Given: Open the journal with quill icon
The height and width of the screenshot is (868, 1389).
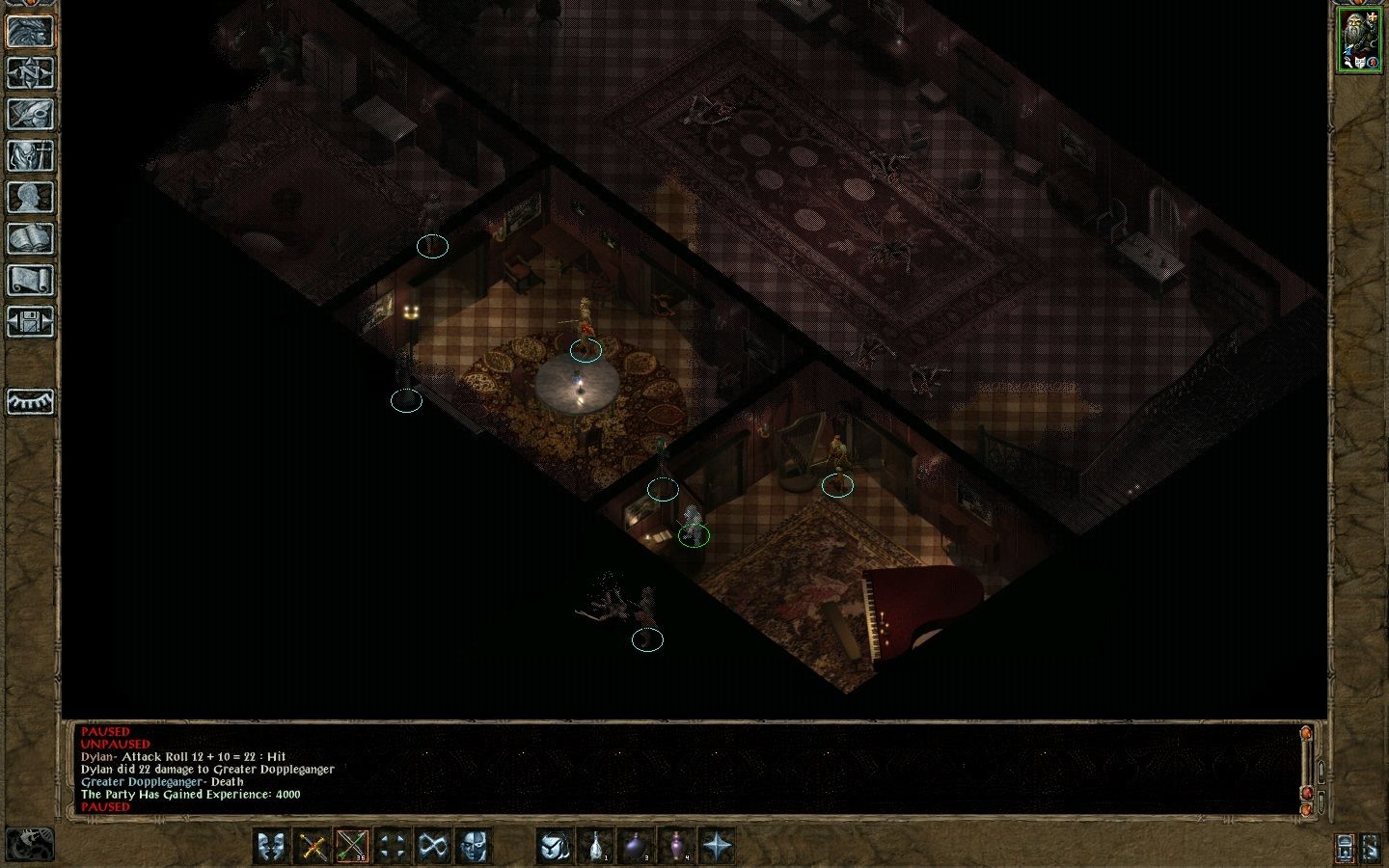Looking at the screenshot, I should 30,115.
